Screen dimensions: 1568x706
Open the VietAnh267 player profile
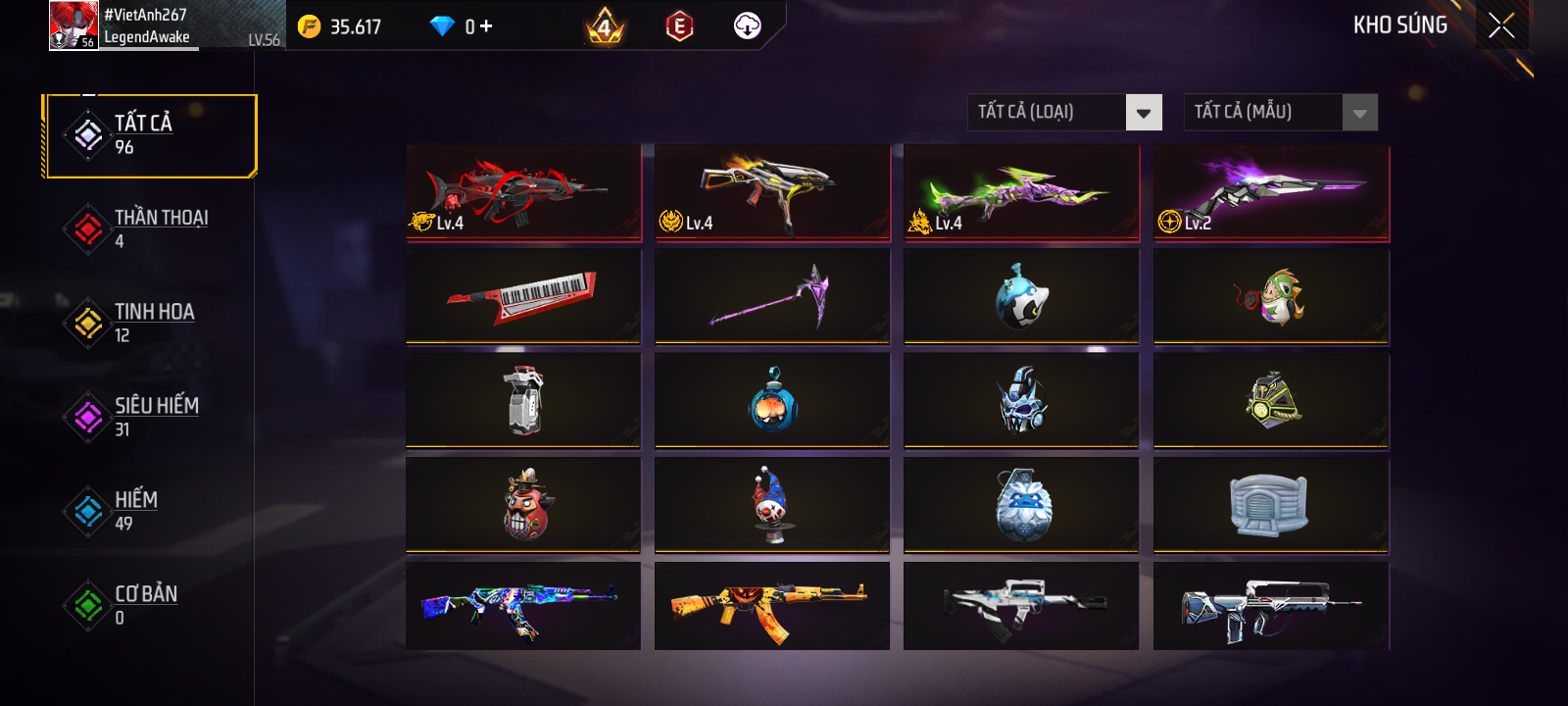[x=122, y=25]
